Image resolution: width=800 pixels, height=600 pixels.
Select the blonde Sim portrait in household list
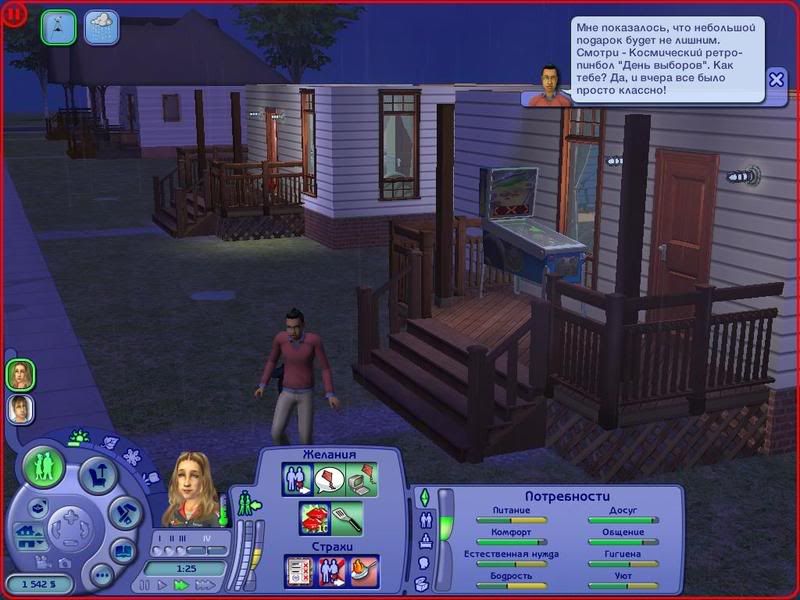[x=20, y=374]
